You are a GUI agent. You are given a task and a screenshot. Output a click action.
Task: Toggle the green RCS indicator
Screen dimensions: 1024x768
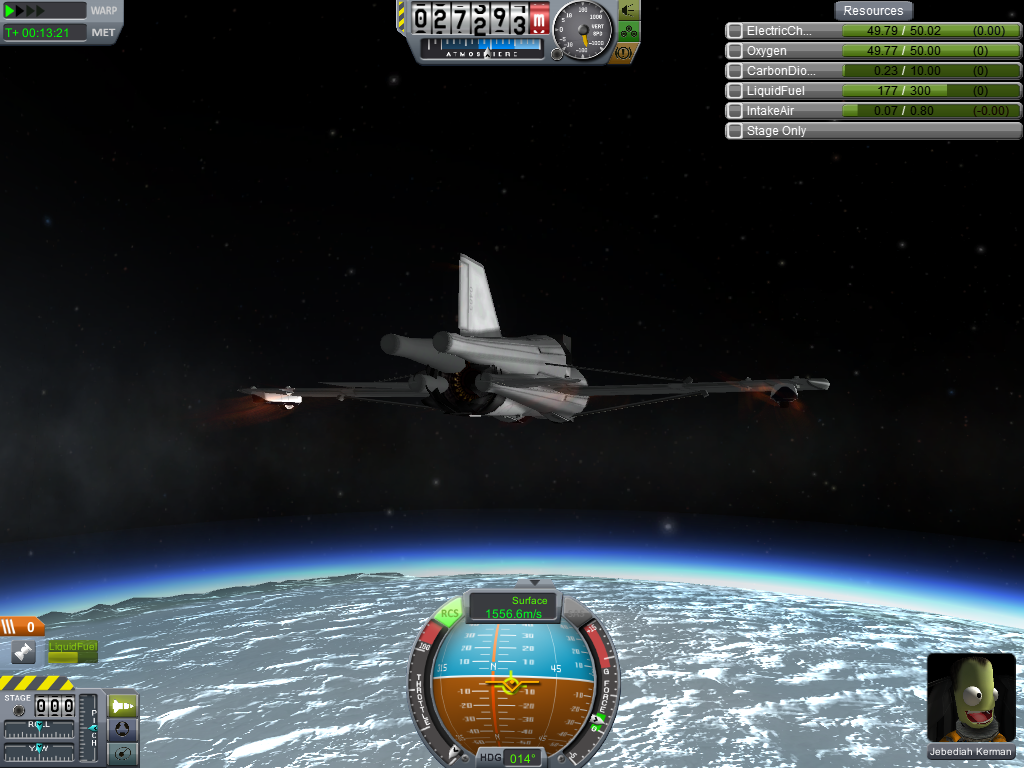[450, 614]
